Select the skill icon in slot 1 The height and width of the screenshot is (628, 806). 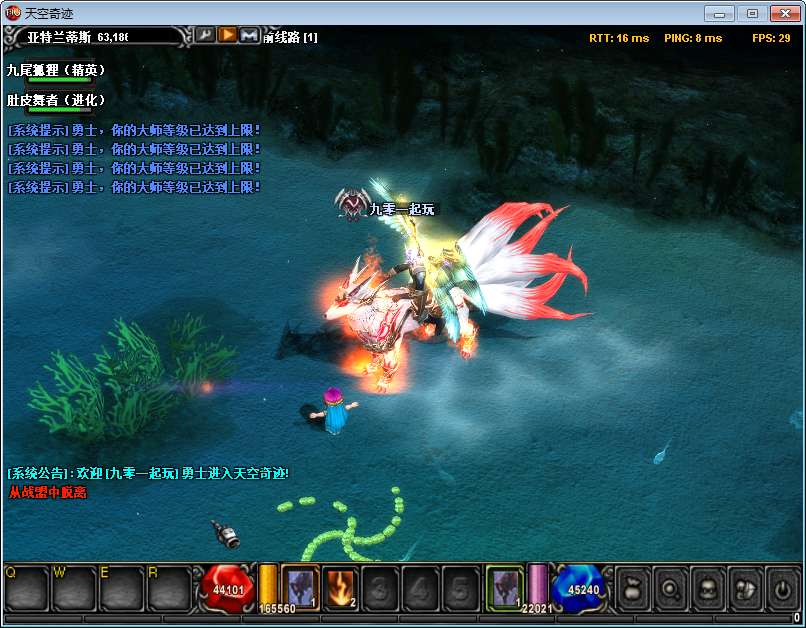coord(300,588)
